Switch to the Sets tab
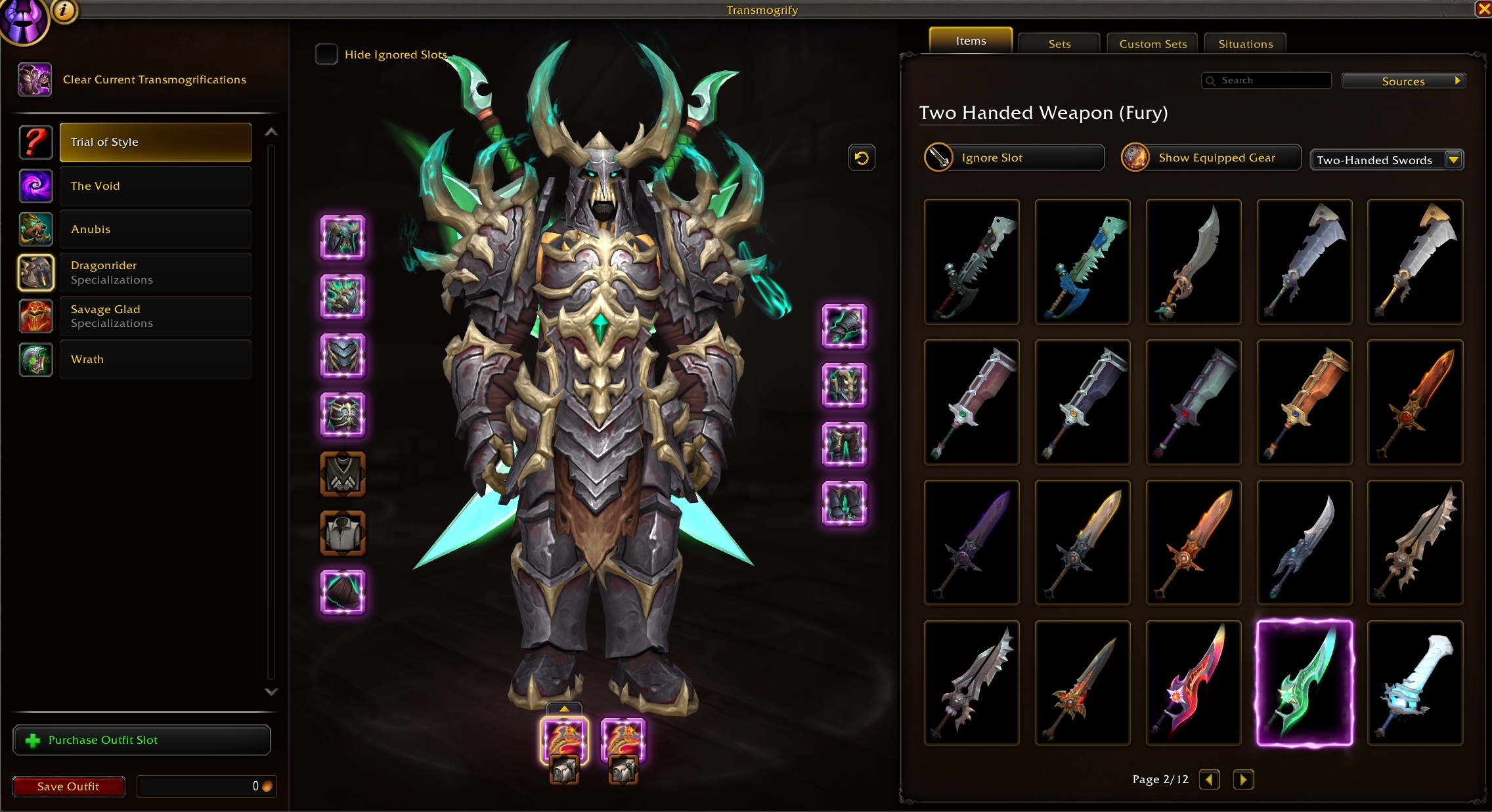The width and height of the screenshot is (1492, 812). coord(1059,43)
